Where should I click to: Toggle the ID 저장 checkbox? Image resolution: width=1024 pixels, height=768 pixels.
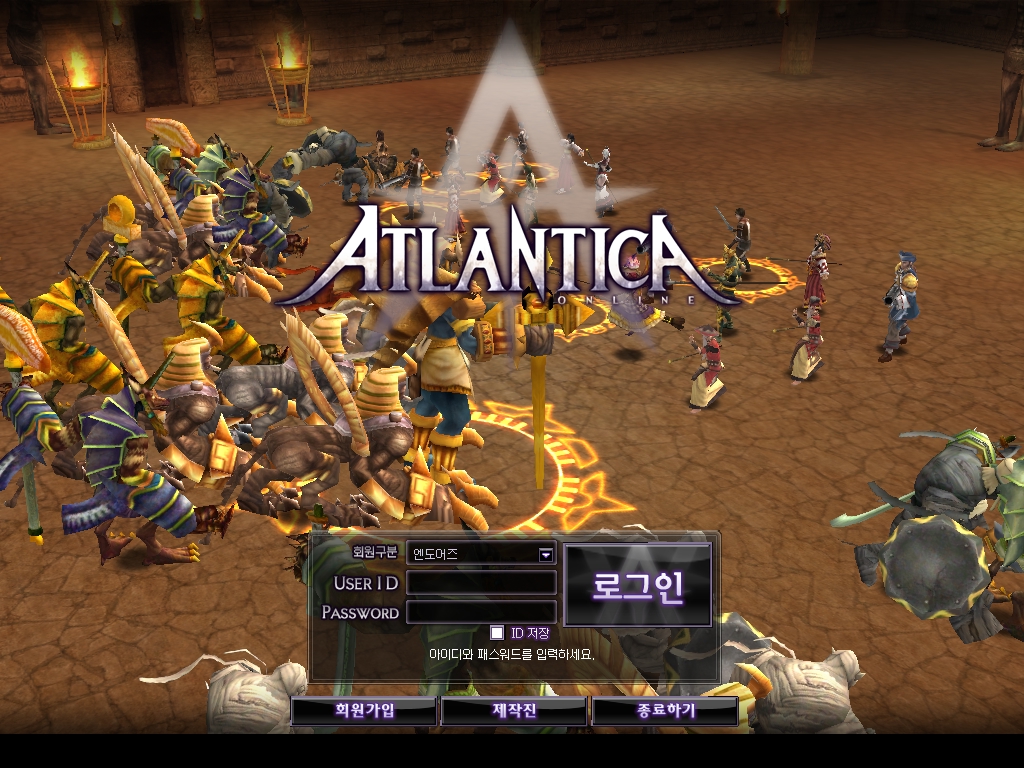coord(497,633)
